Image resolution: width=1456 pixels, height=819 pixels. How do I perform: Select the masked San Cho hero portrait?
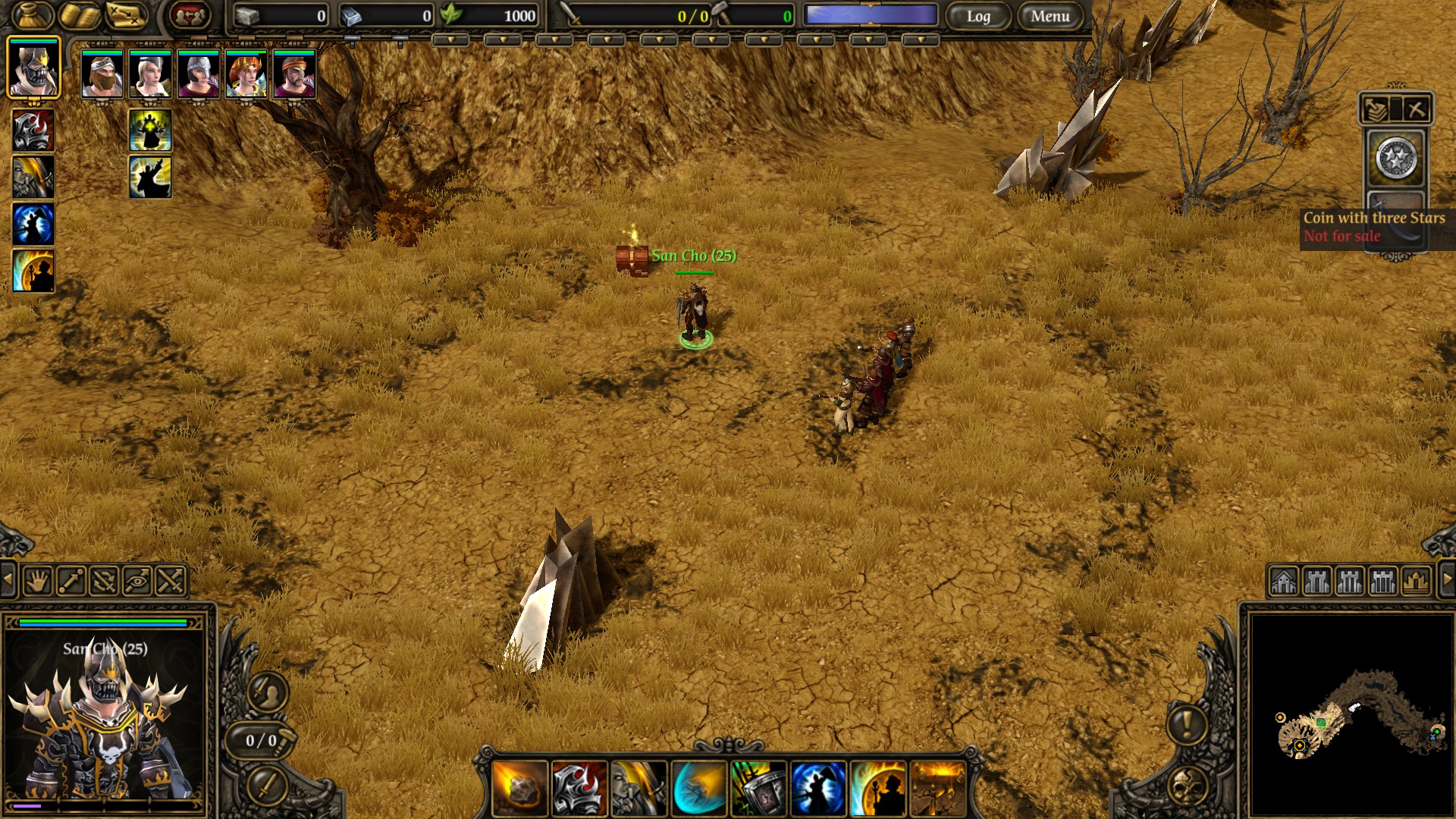33,68
